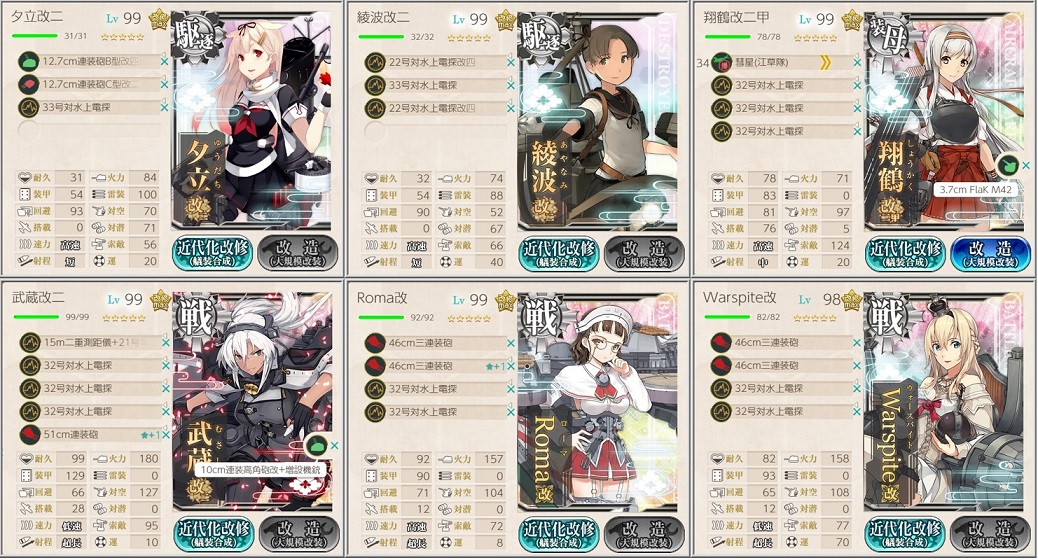Image resolution: width=1038 pixels, height=560 pixels.
Task: Select 綾波改二's 33号対水上電探 slot
Action: [x=437, y=86]
